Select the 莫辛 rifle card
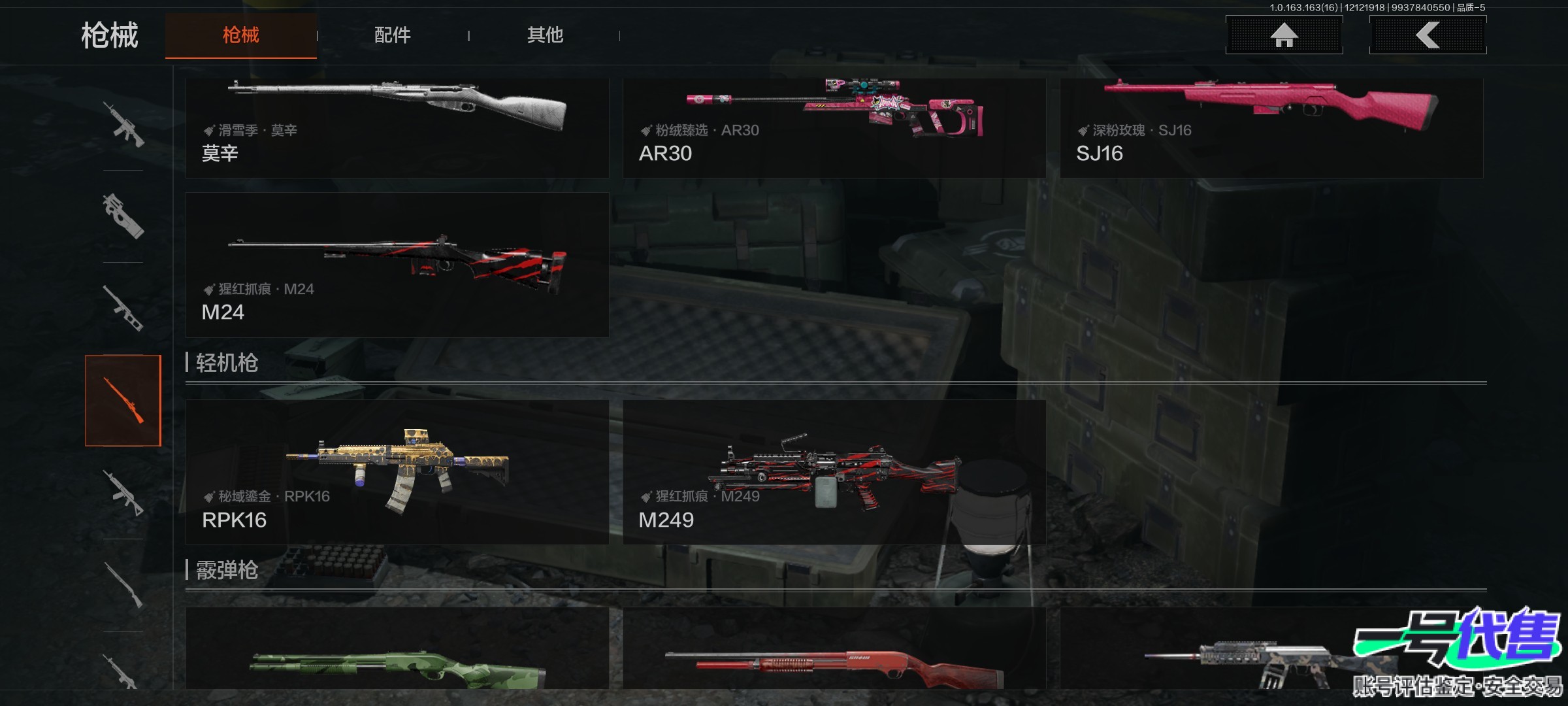1568x706 pixels. (x=397, y=127)
